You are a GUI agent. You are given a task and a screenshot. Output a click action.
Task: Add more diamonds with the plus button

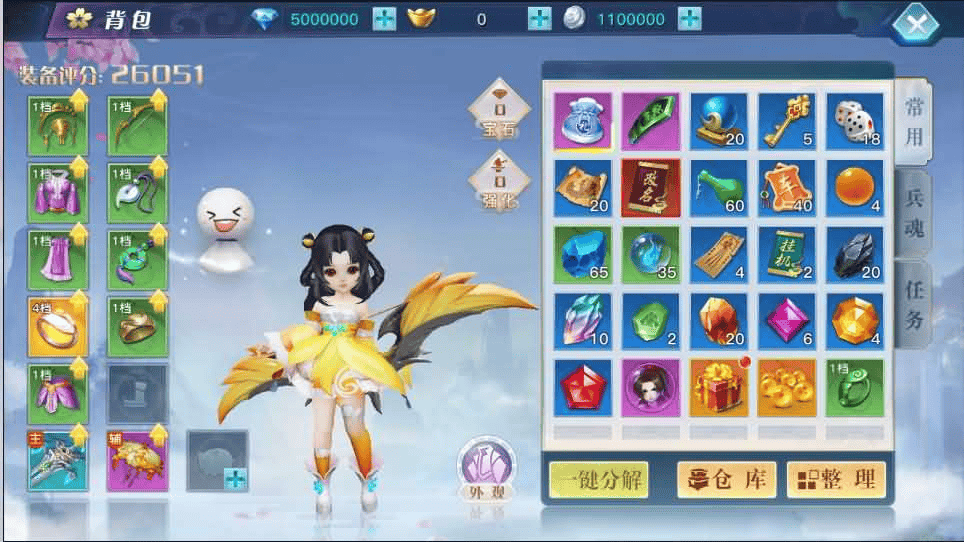[384, 19]
